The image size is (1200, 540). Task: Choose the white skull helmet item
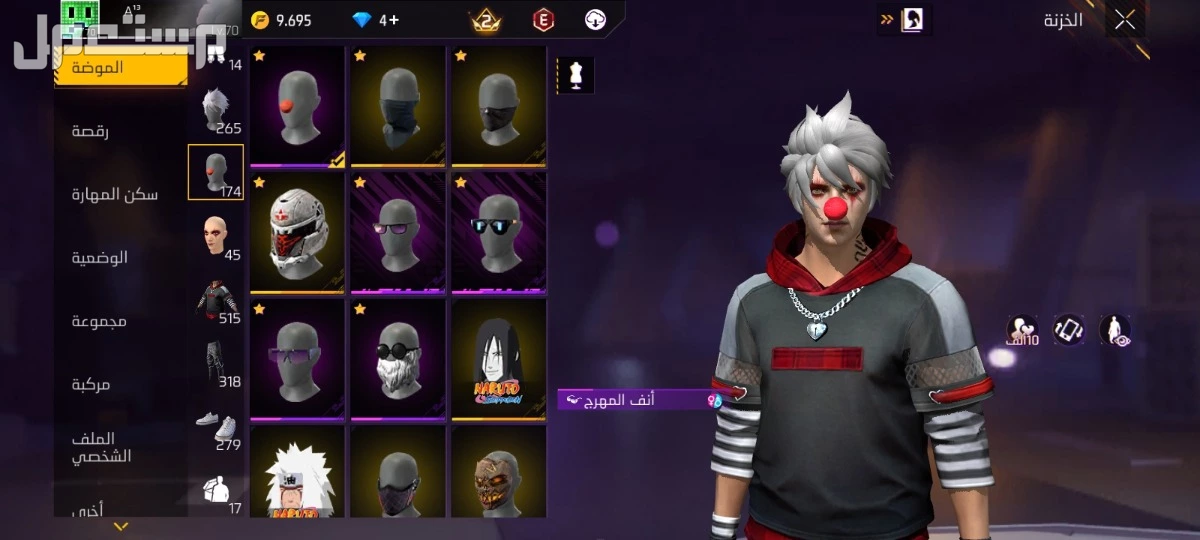pyautogui.click(x=297, y=233)
